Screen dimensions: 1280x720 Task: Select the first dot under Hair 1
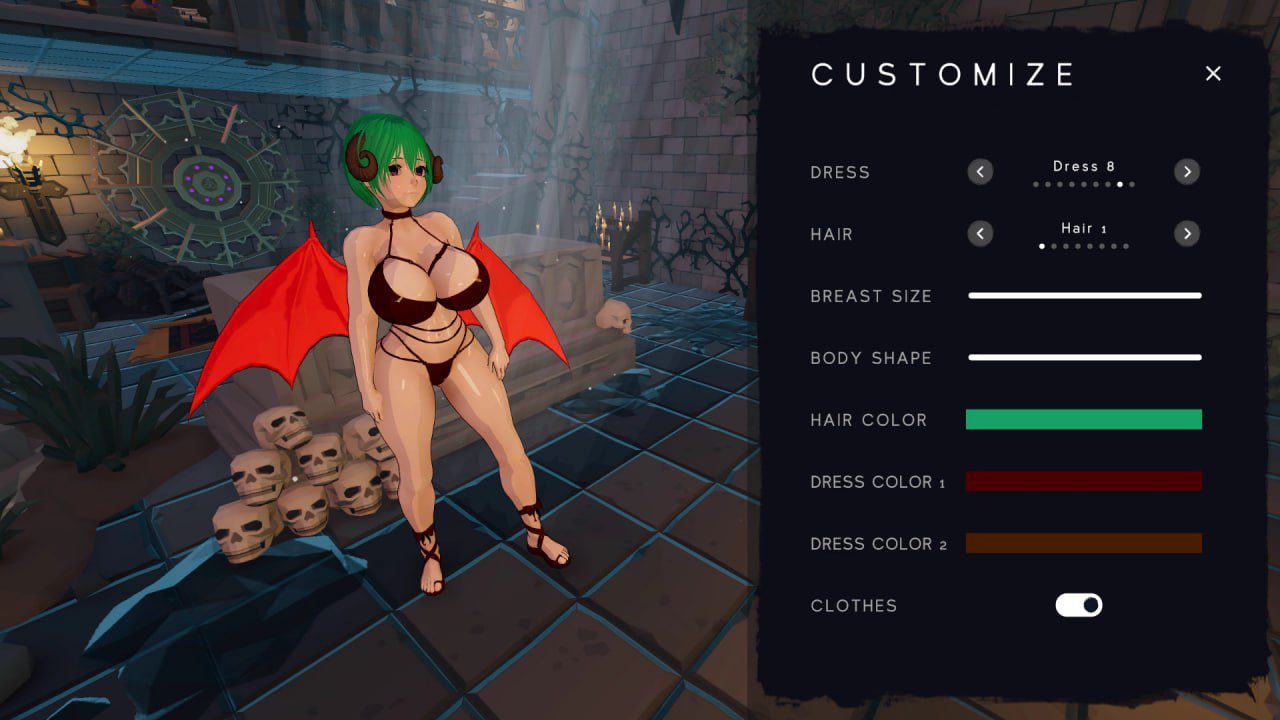point(1041,245)
